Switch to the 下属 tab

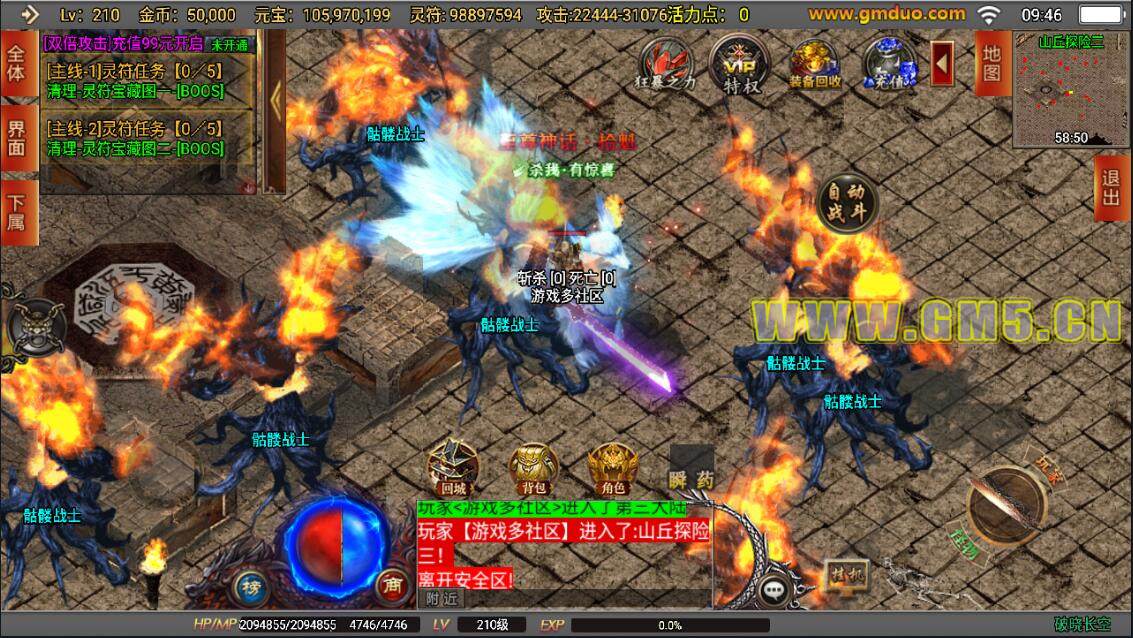click(17, 212)
